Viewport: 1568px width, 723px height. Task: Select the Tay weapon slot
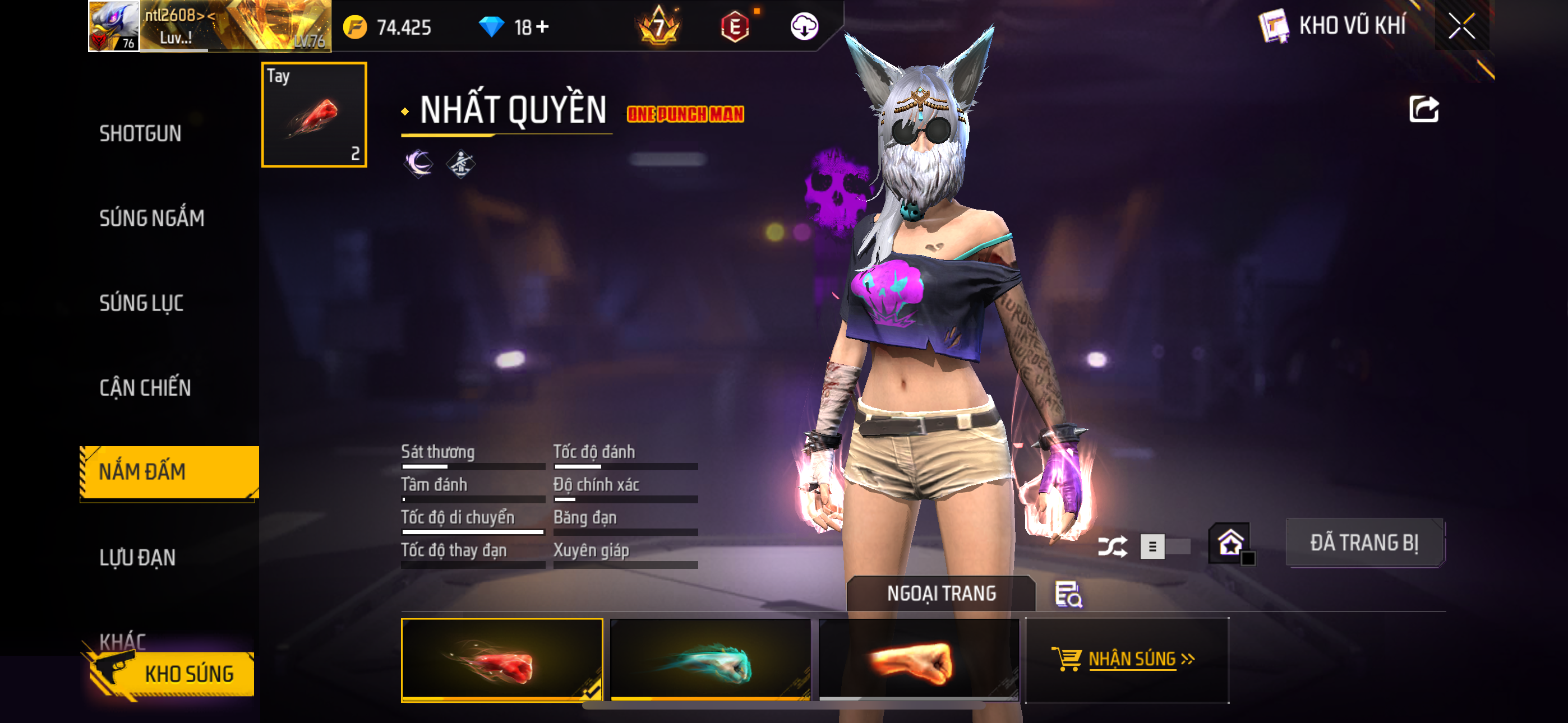point(314,114)
